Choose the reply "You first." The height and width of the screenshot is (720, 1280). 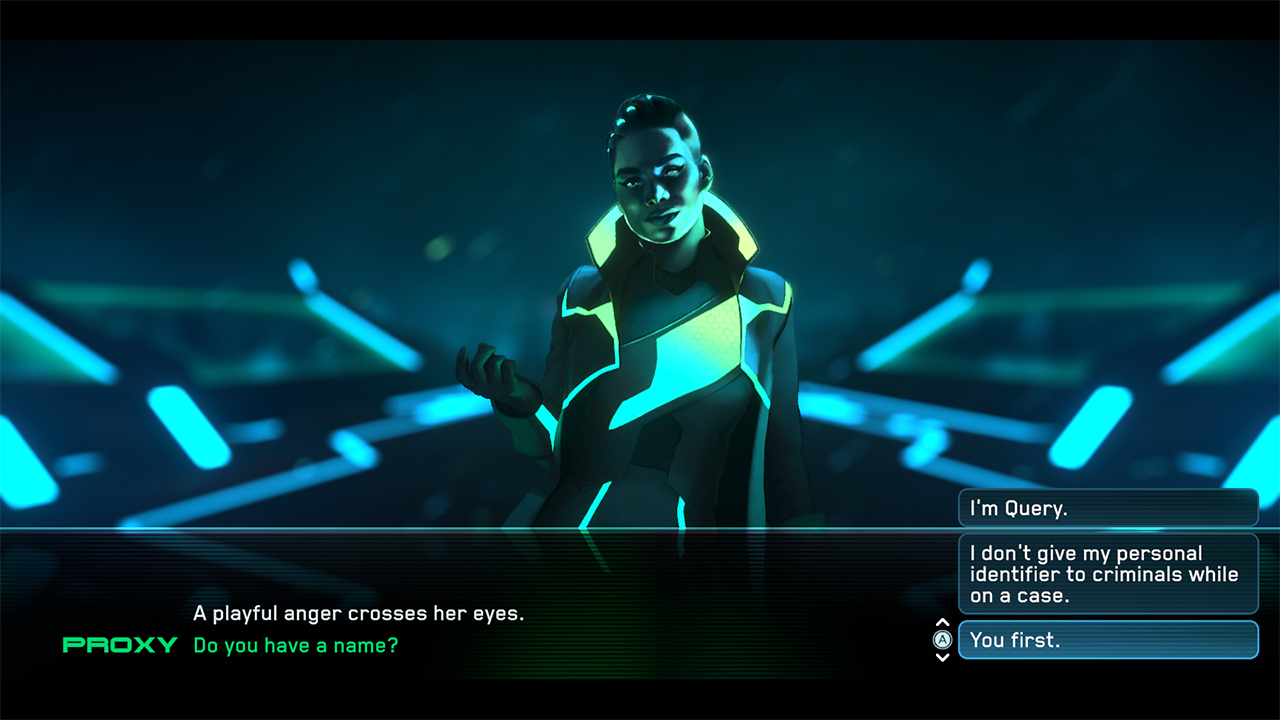point(1108,640)
